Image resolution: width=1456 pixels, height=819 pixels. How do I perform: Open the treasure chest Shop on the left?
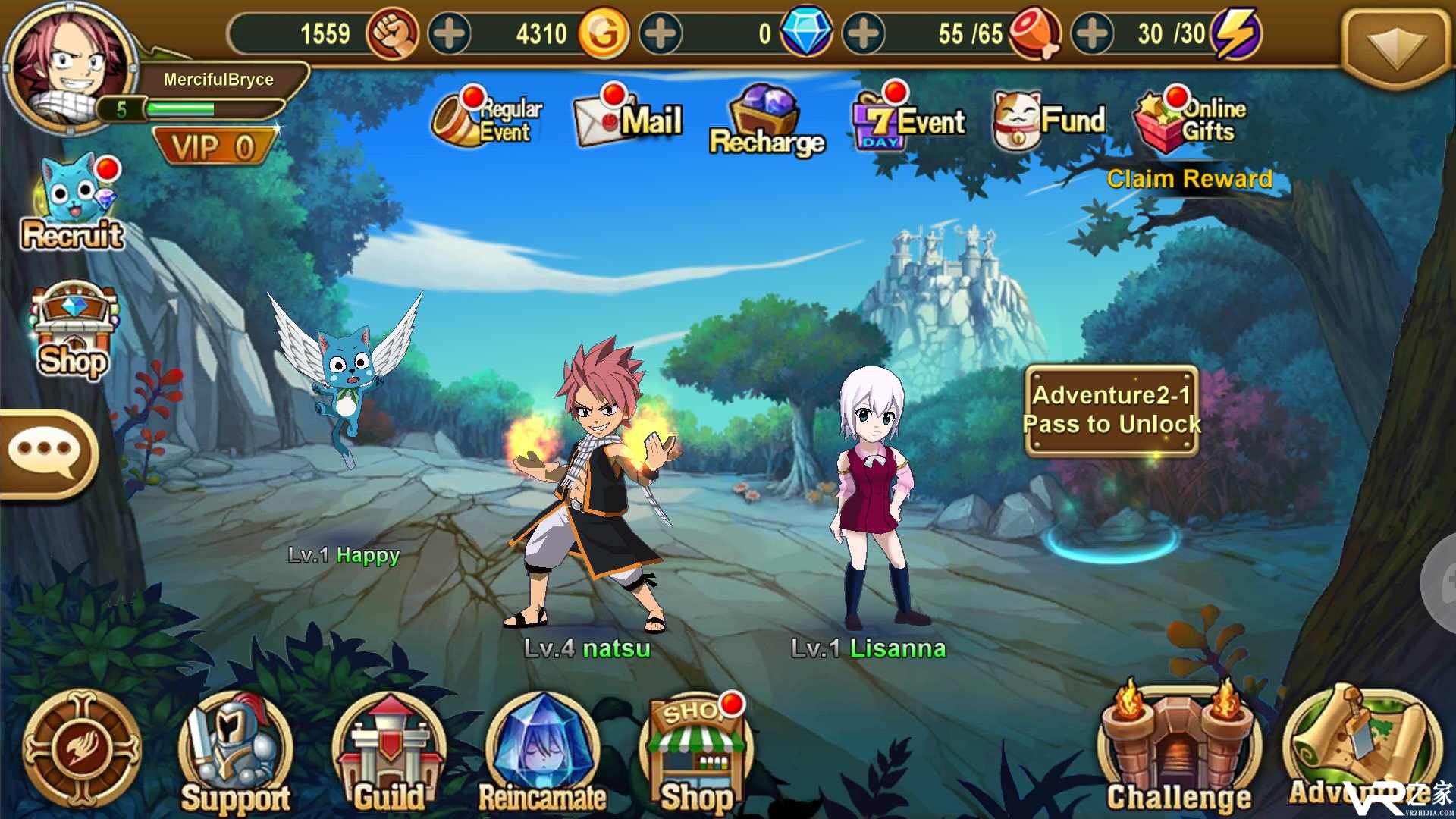click(x=74, y=330)
